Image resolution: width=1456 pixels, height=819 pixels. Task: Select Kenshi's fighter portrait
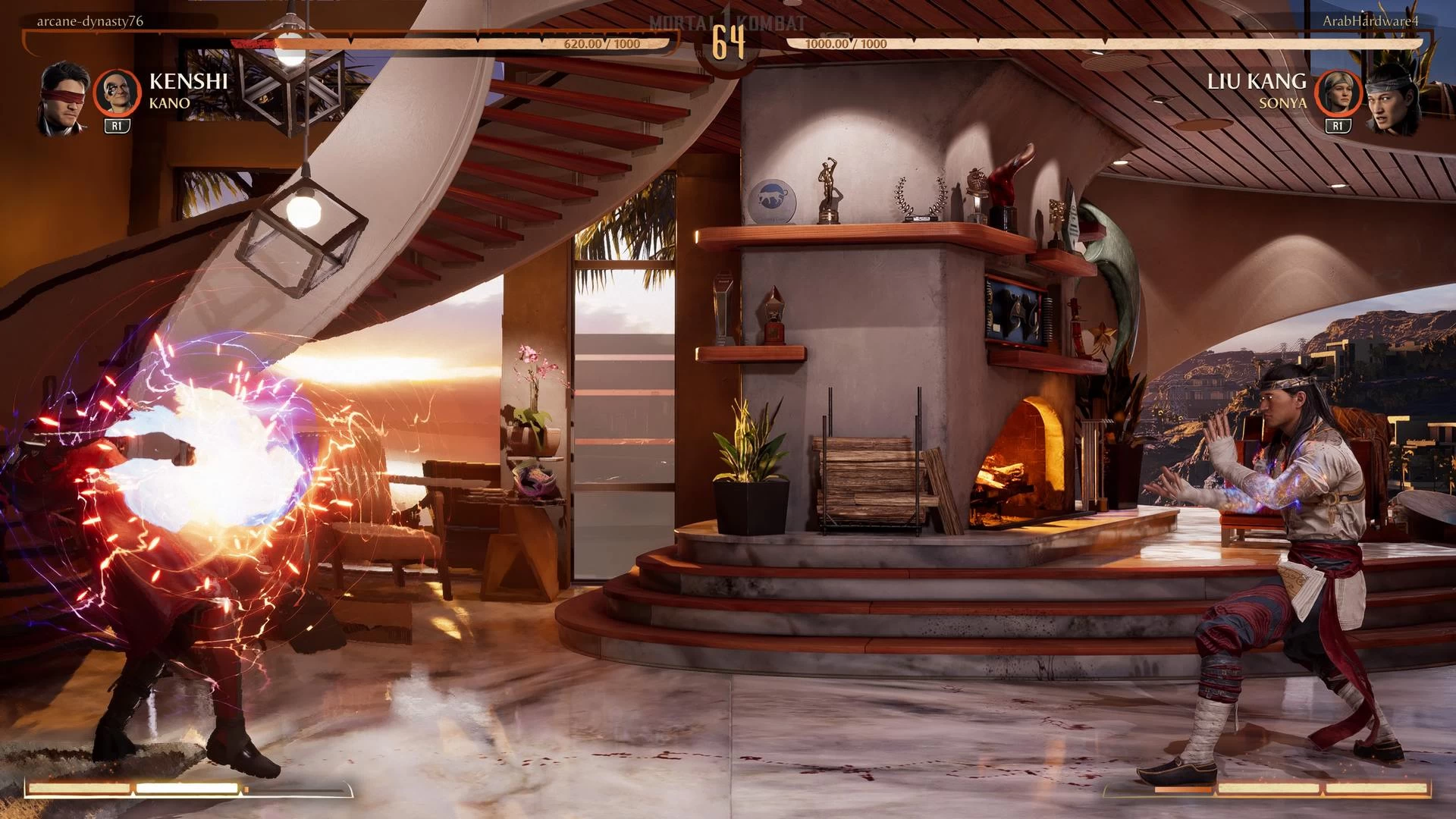pos(65,99)
